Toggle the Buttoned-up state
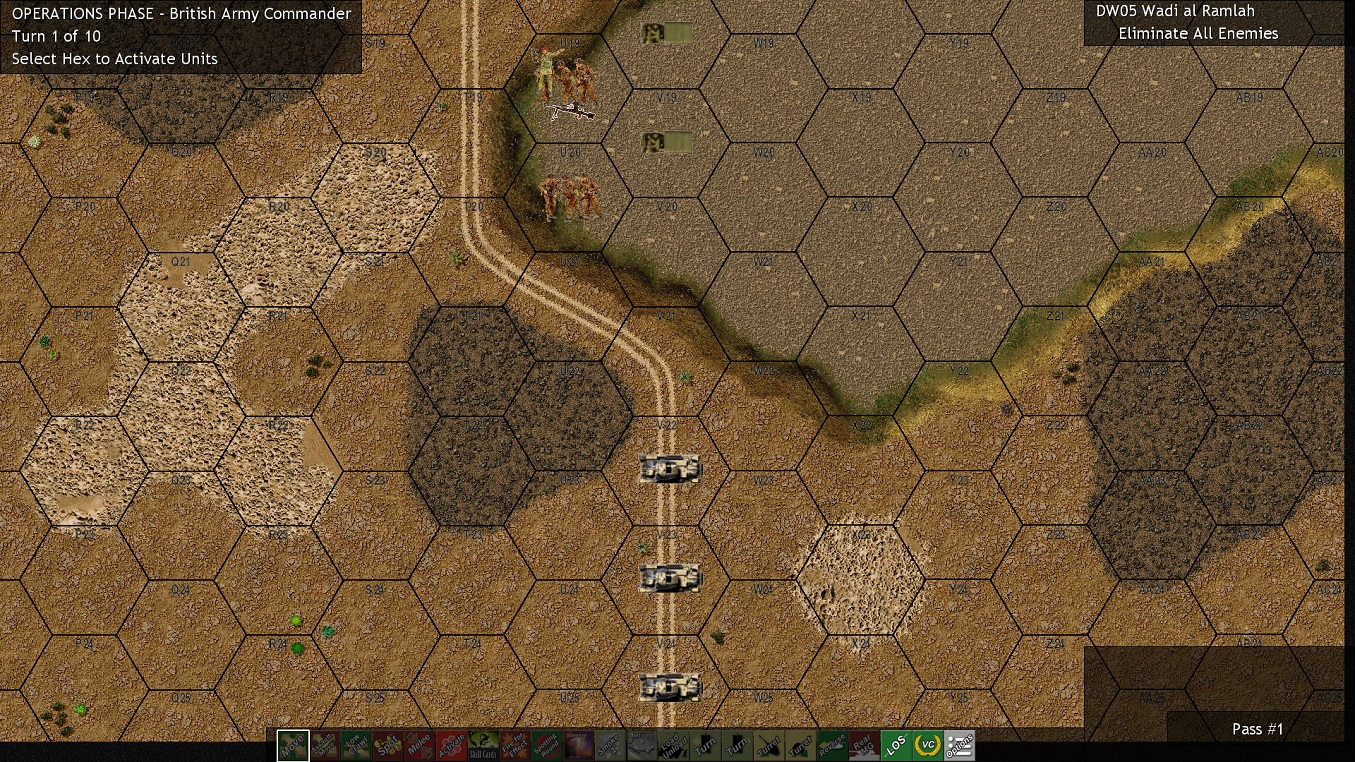Screen dimensions: 1355x762 [643, 745]
